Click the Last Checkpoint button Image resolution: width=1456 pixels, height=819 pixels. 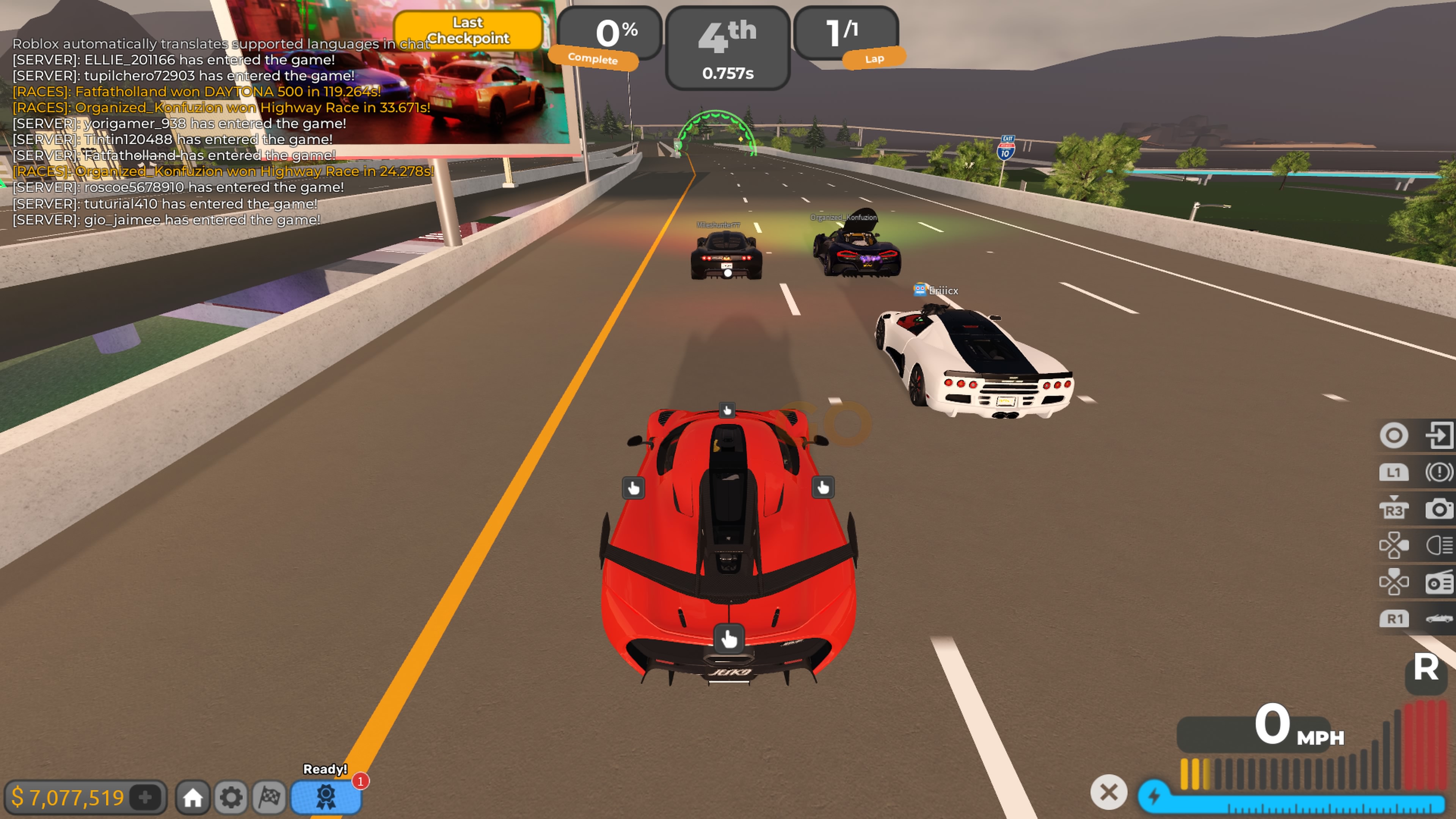[x=468, y=30]
